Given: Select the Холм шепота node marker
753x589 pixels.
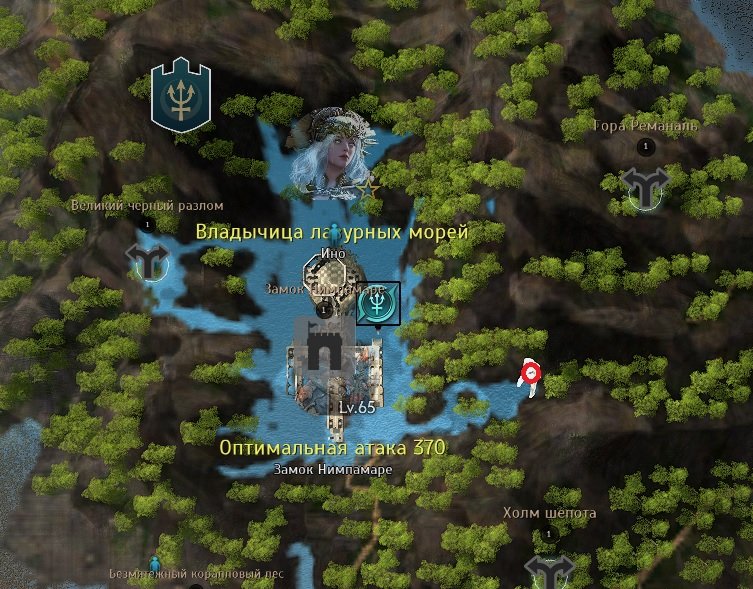Looking at the screenshot, I should pos(549,569).
